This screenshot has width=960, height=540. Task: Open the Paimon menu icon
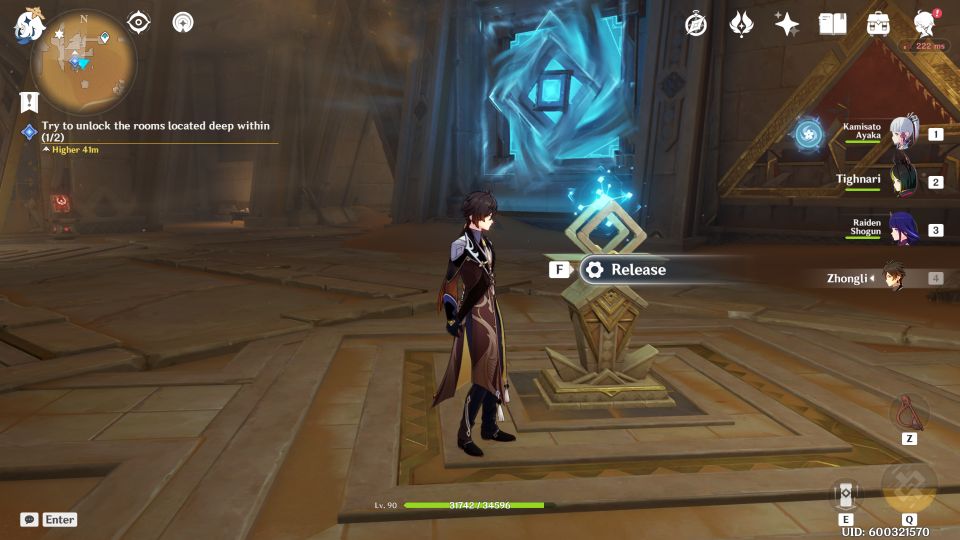[x=27, y=26]
